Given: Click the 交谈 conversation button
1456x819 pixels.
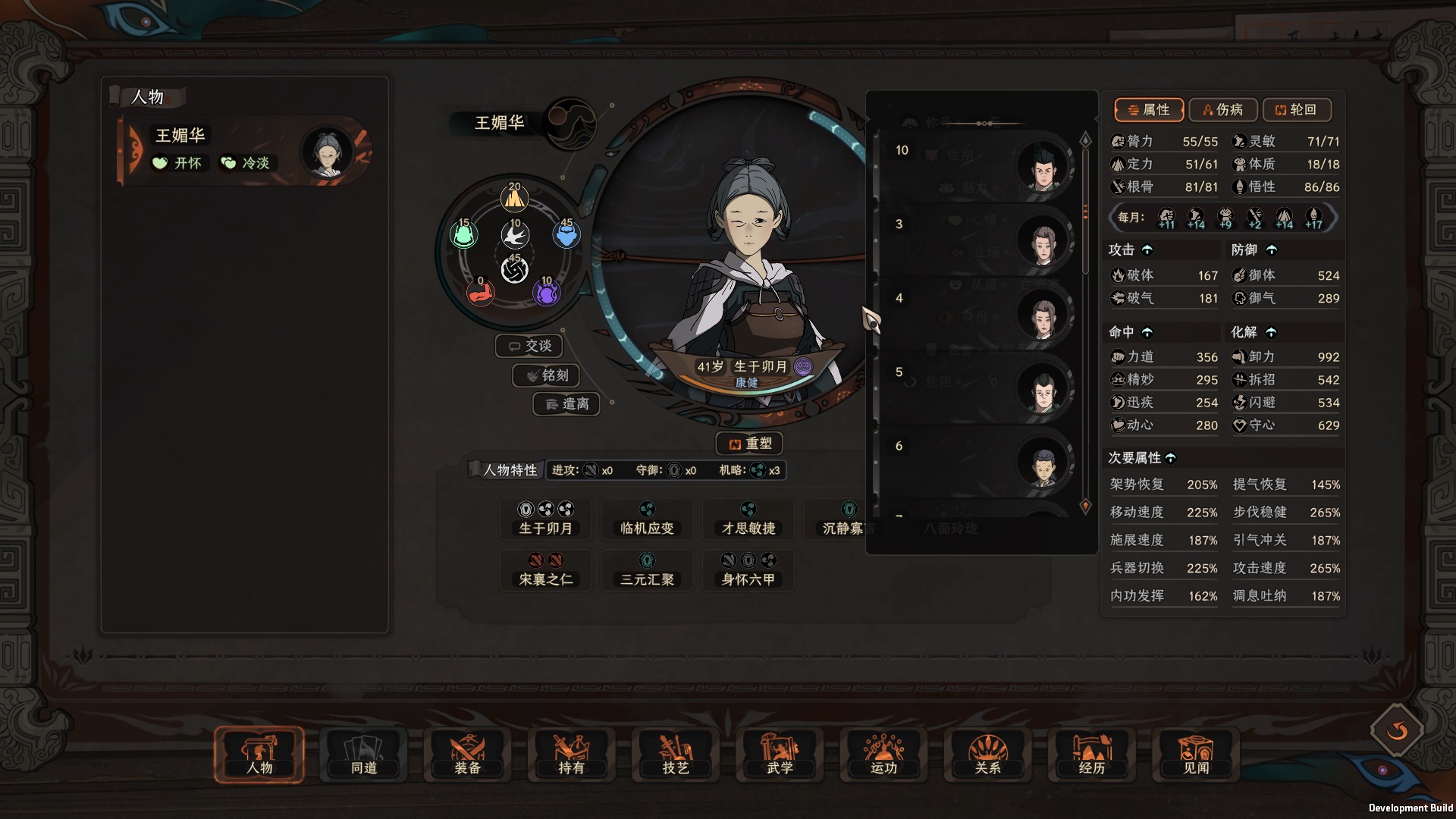Looking at the screenshot, I should click(x=529, y=345).
